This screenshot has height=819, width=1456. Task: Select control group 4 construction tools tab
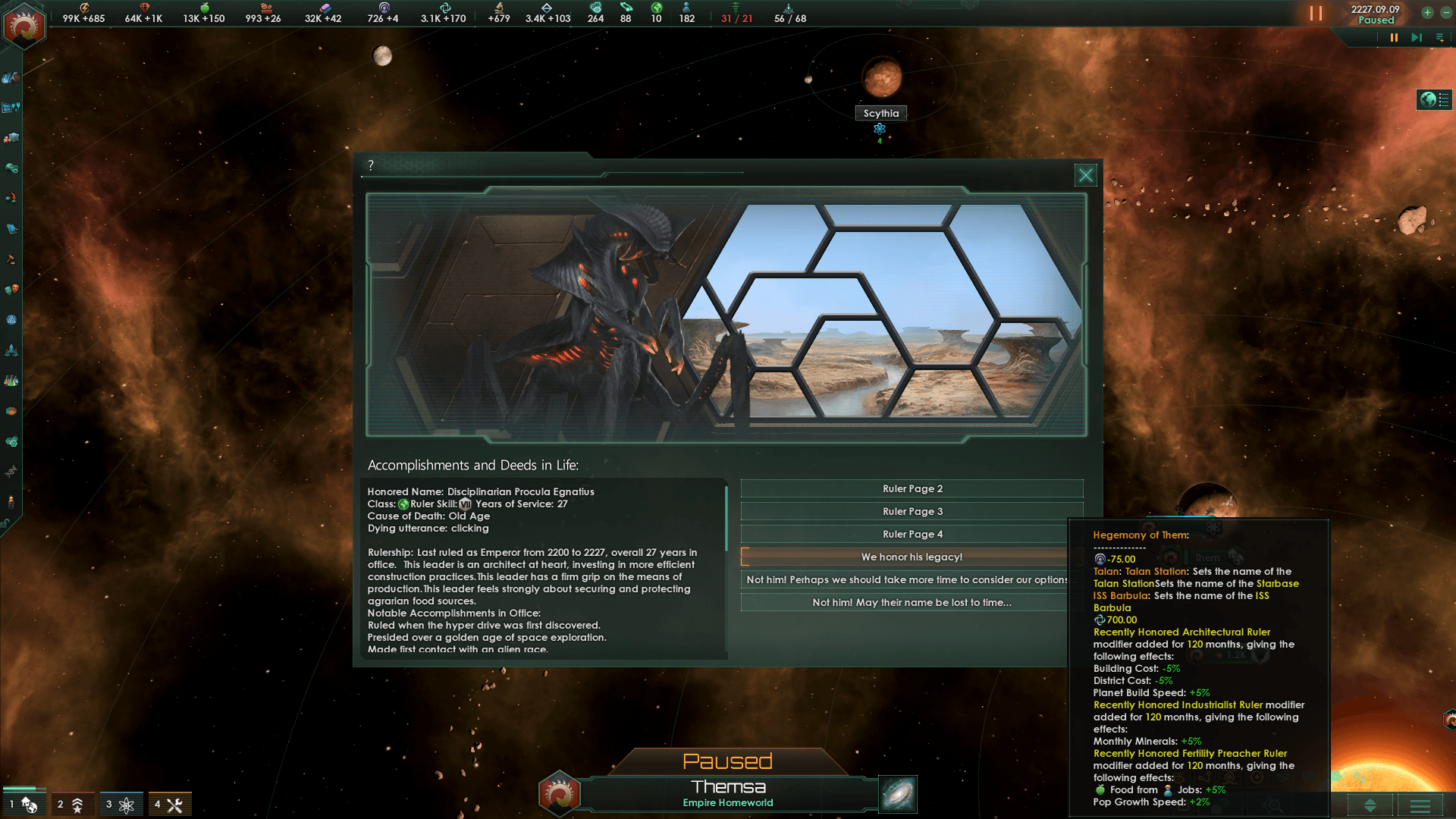click(169, 805)
